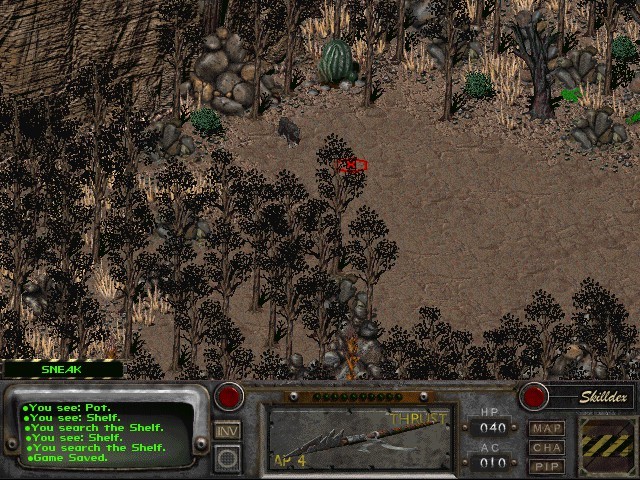Click the hazard-striped combat panel

point(604,445)
